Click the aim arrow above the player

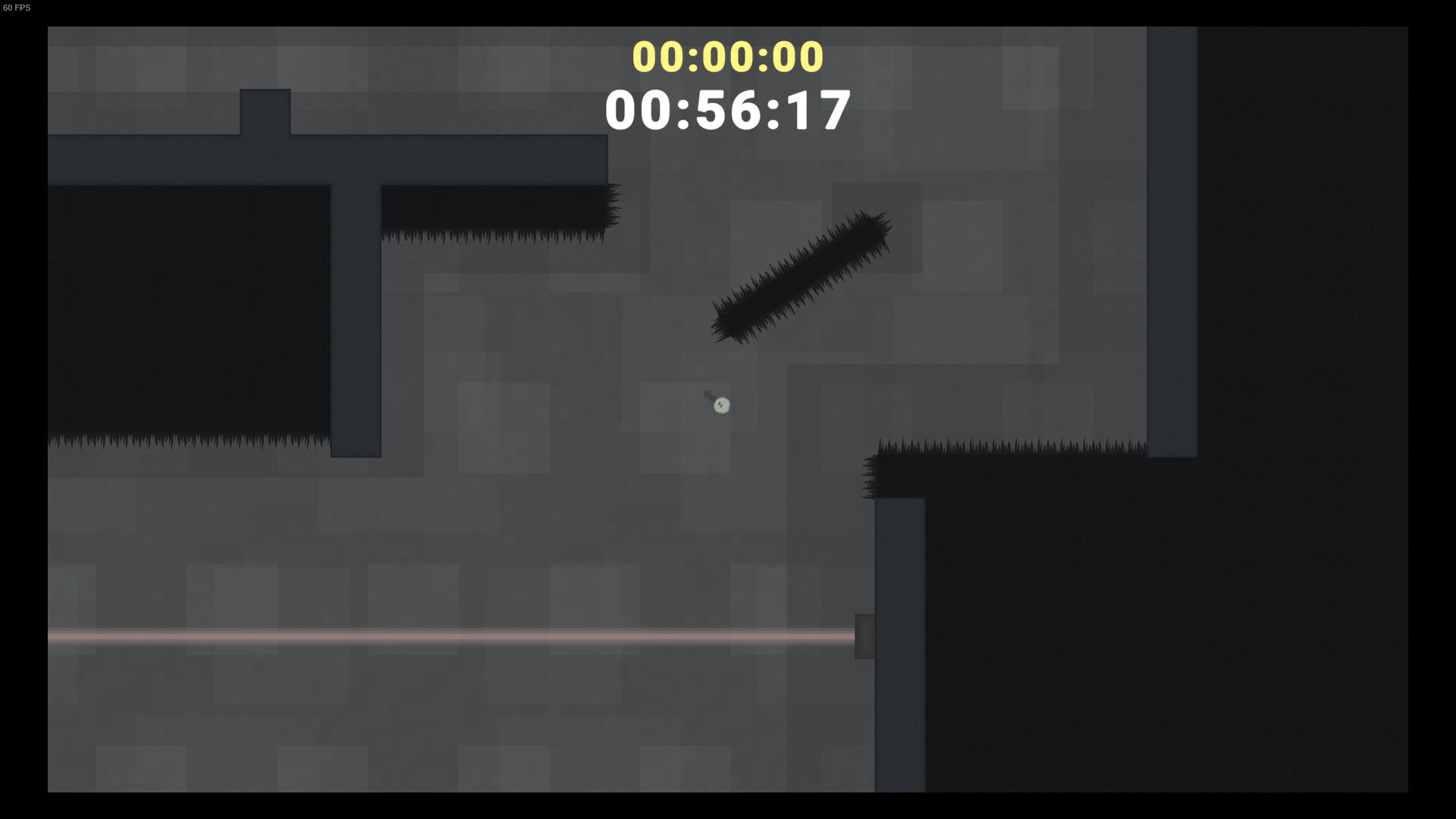(x=708, y=394)
